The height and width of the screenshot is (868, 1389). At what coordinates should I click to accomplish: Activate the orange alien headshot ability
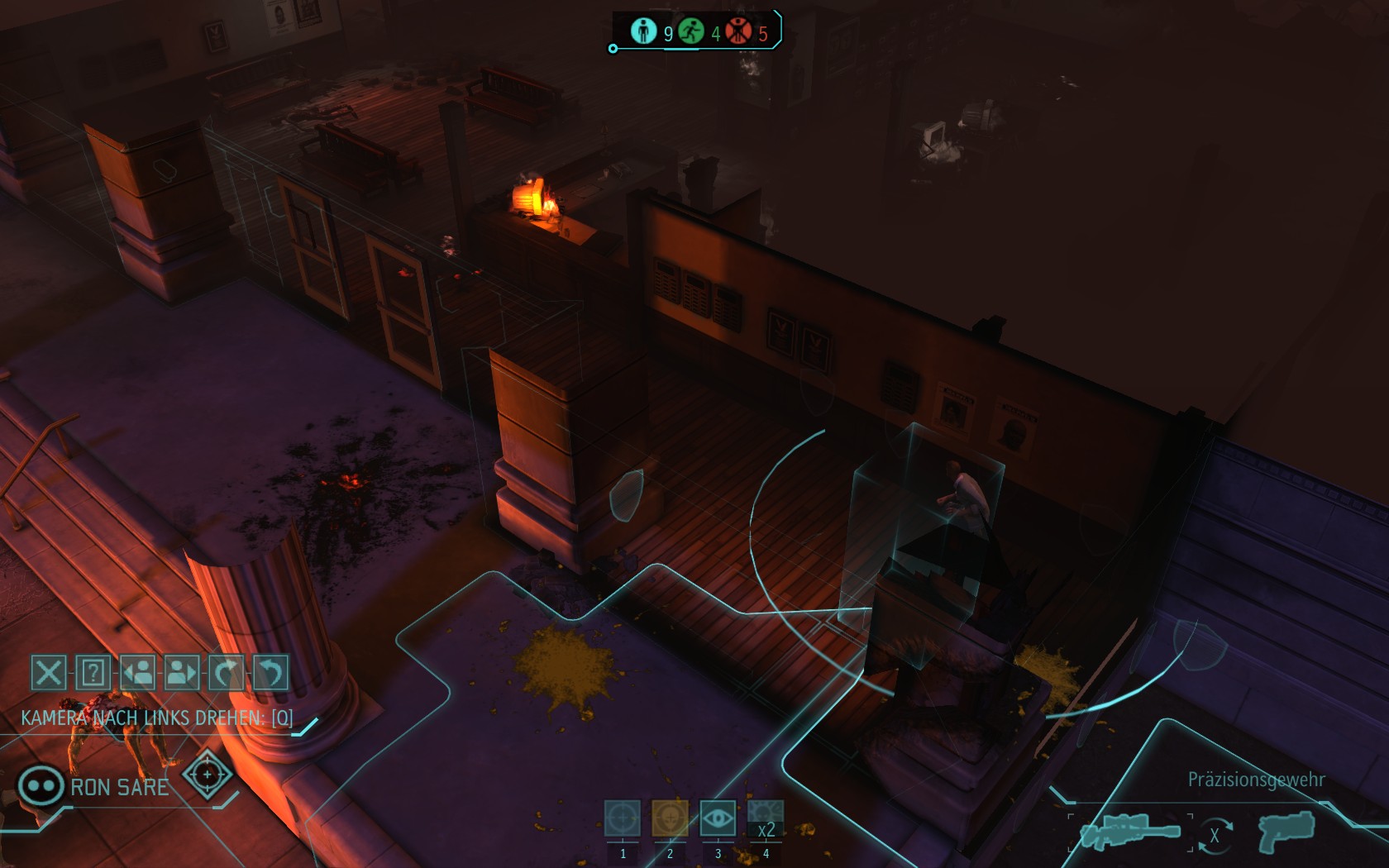click(x=670, y=819)
